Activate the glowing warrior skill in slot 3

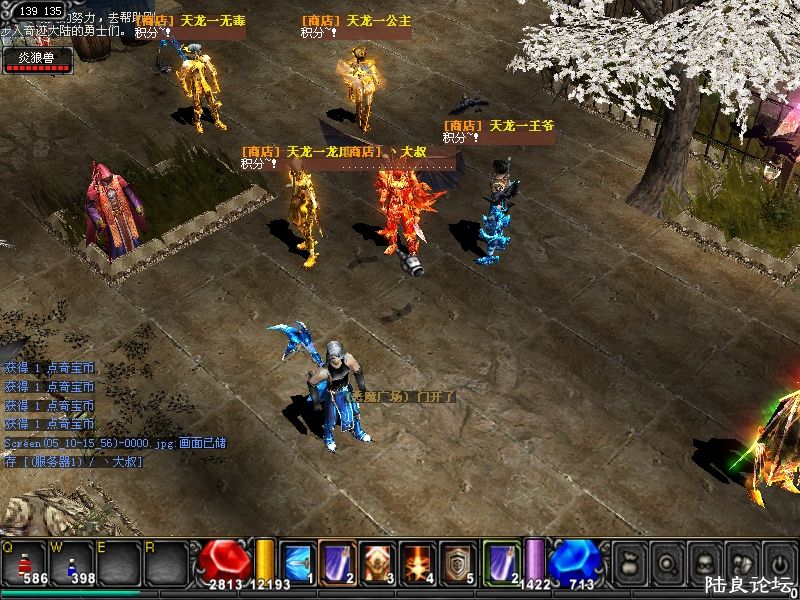(x=377, y=561)
